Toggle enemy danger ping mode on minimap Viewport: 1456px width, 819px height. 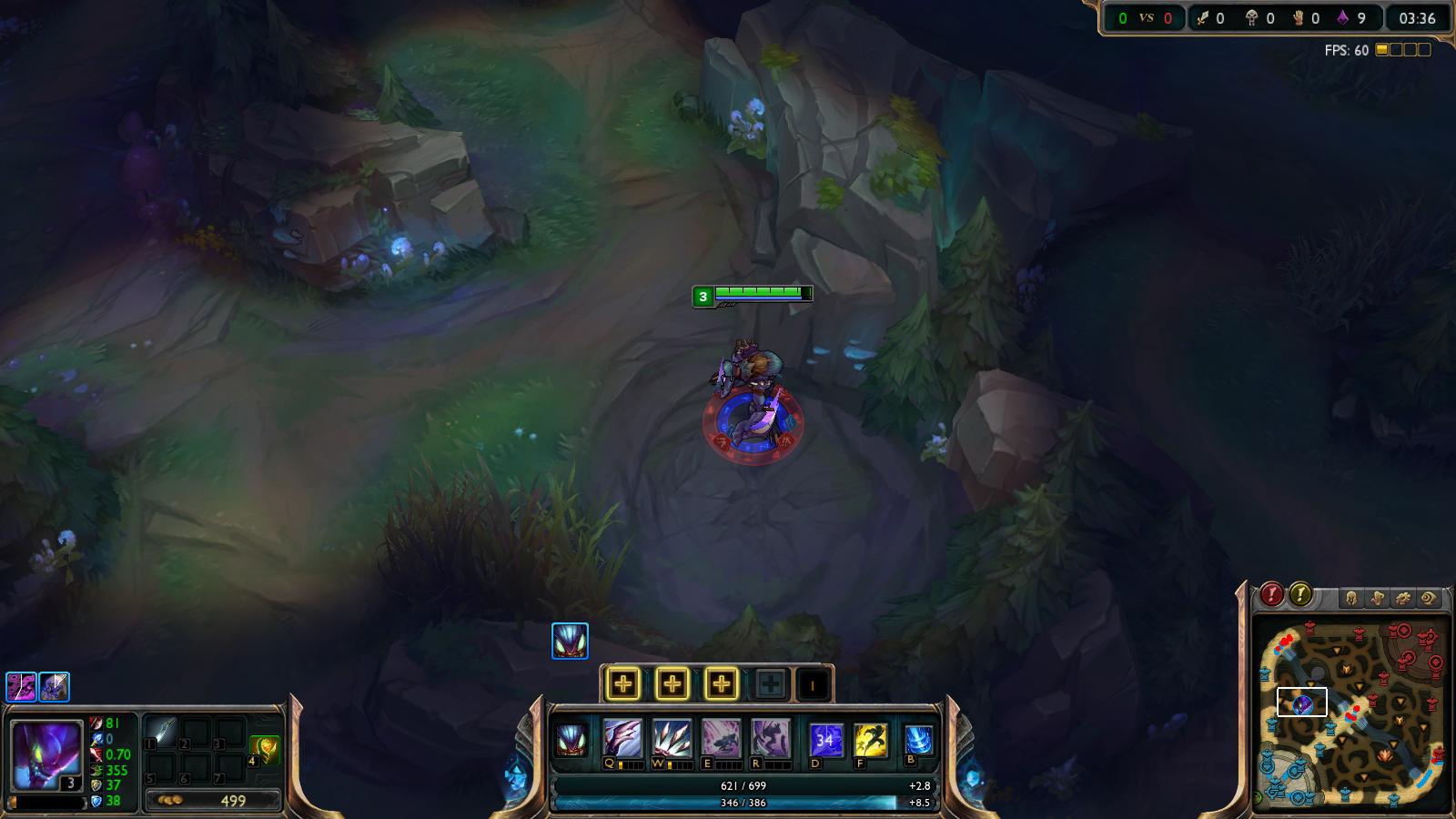1271,593
